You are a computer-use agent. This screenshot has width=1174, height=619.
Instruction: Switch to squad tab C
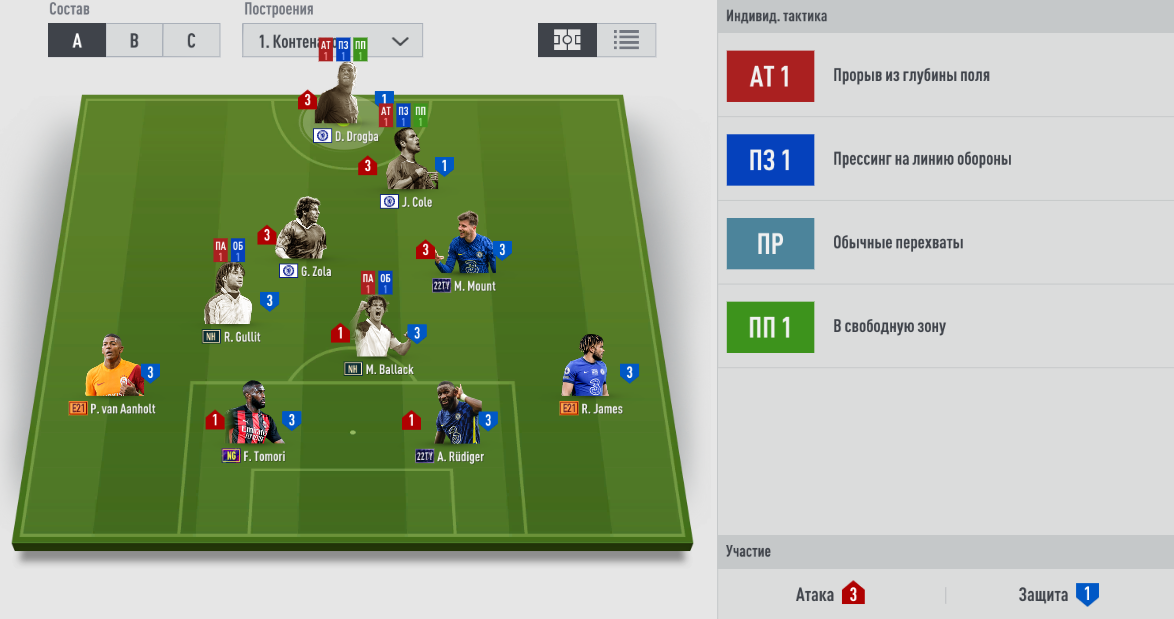coord(192,41)
